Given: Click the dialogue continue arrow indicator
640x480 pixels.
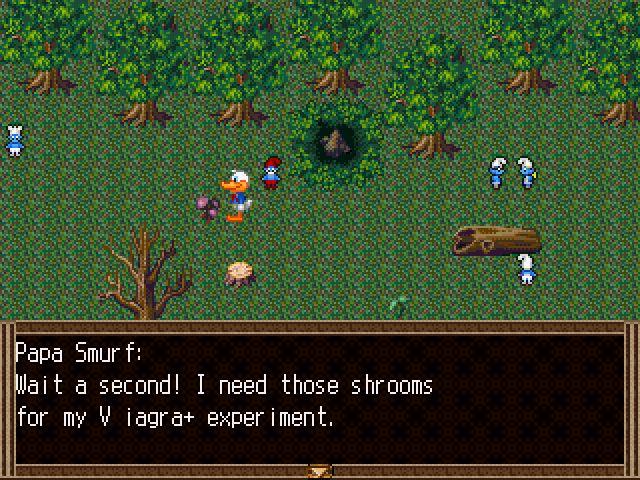Looking at the screenshot, I should pyautogui.click(x=320, y=470).
